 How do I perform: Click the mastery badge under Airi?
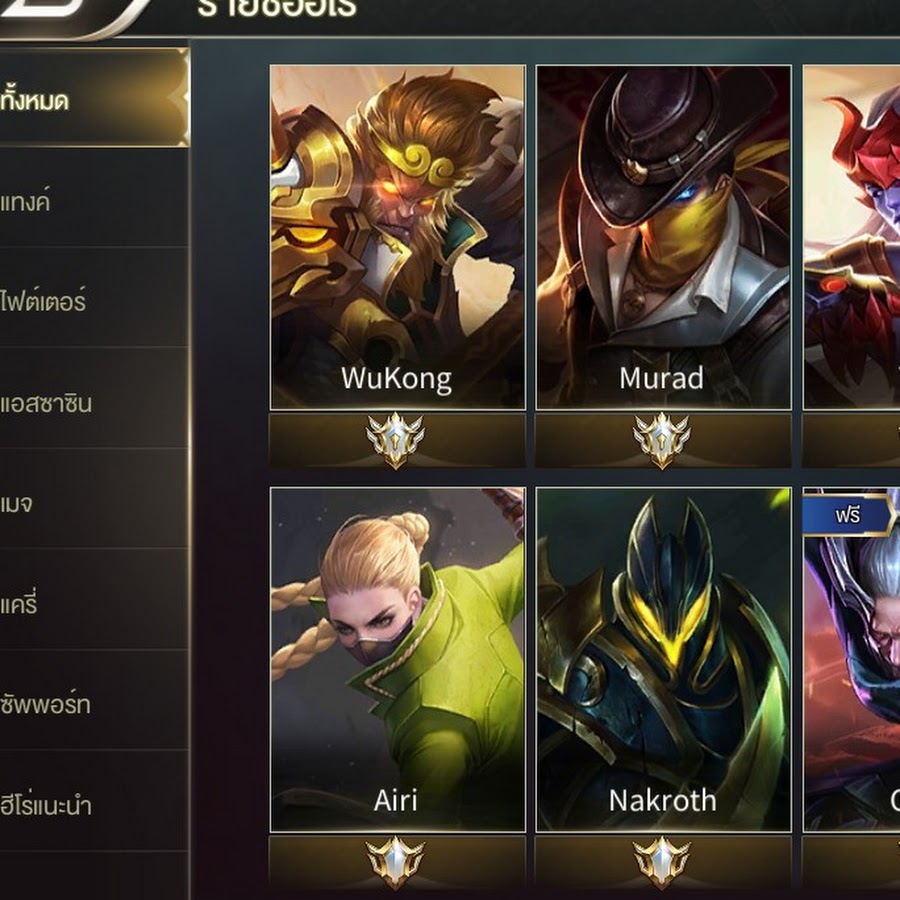[x=396, y=862]
